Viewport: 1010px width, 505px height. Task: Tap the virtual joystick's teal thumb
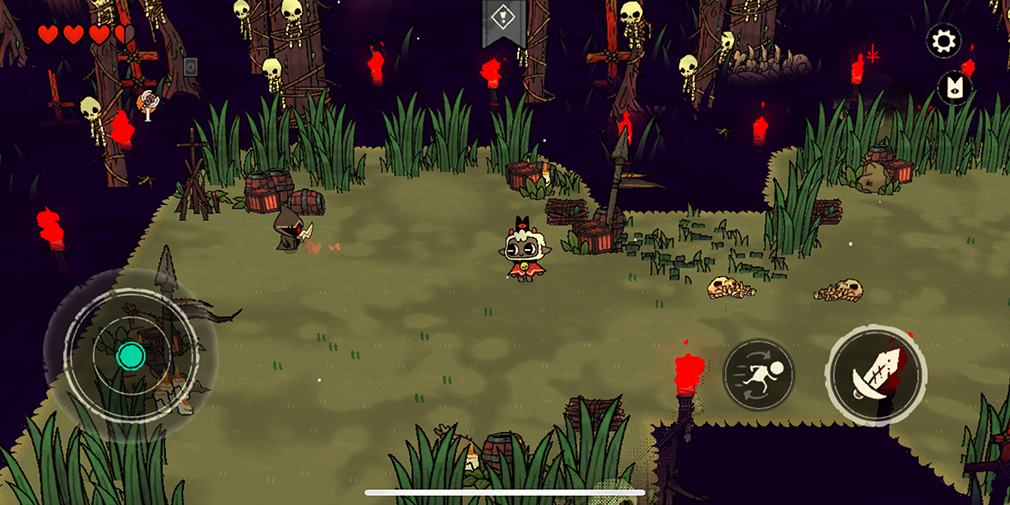pyautogui.click(x=131, y=355)
